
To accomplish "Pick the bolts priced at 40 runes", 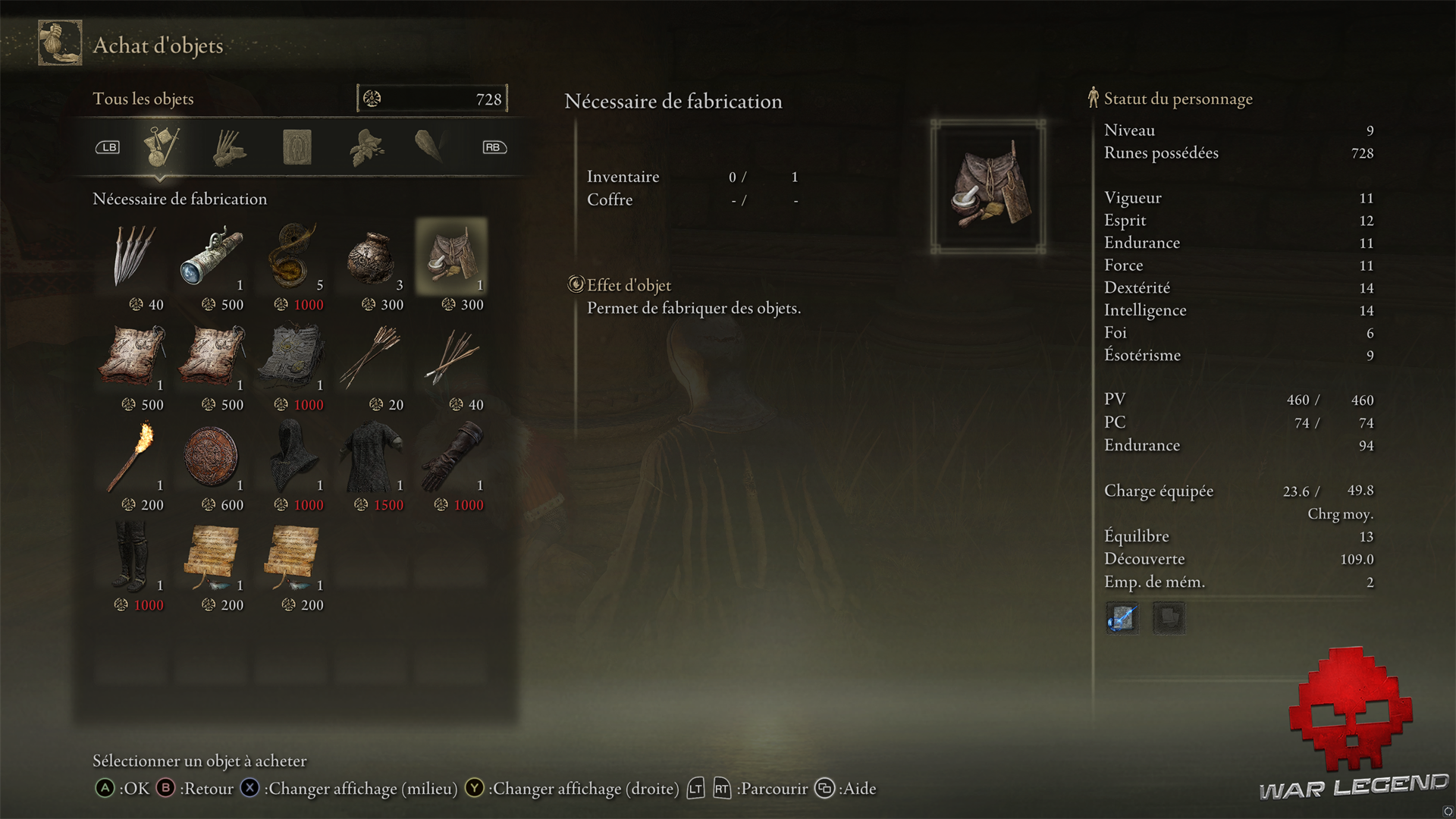I will click(451, 356).
